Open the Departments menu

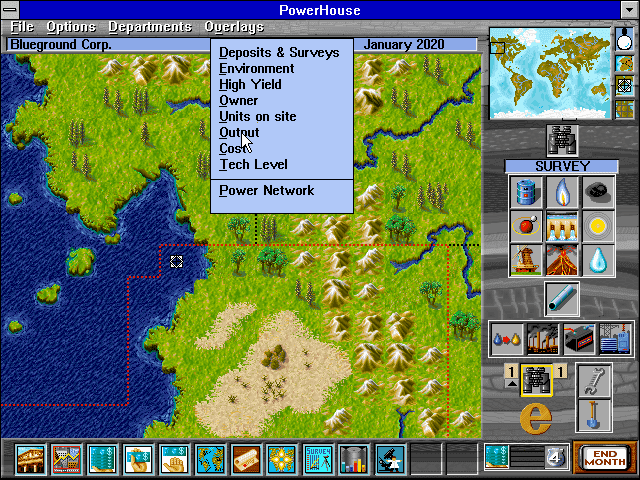150,27
